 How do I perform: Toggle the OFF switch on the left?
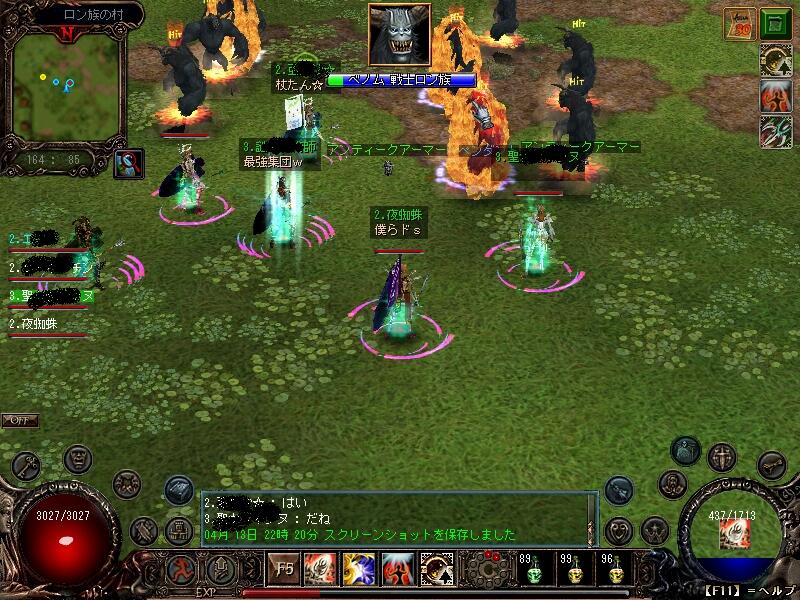(x=20, y=420)
